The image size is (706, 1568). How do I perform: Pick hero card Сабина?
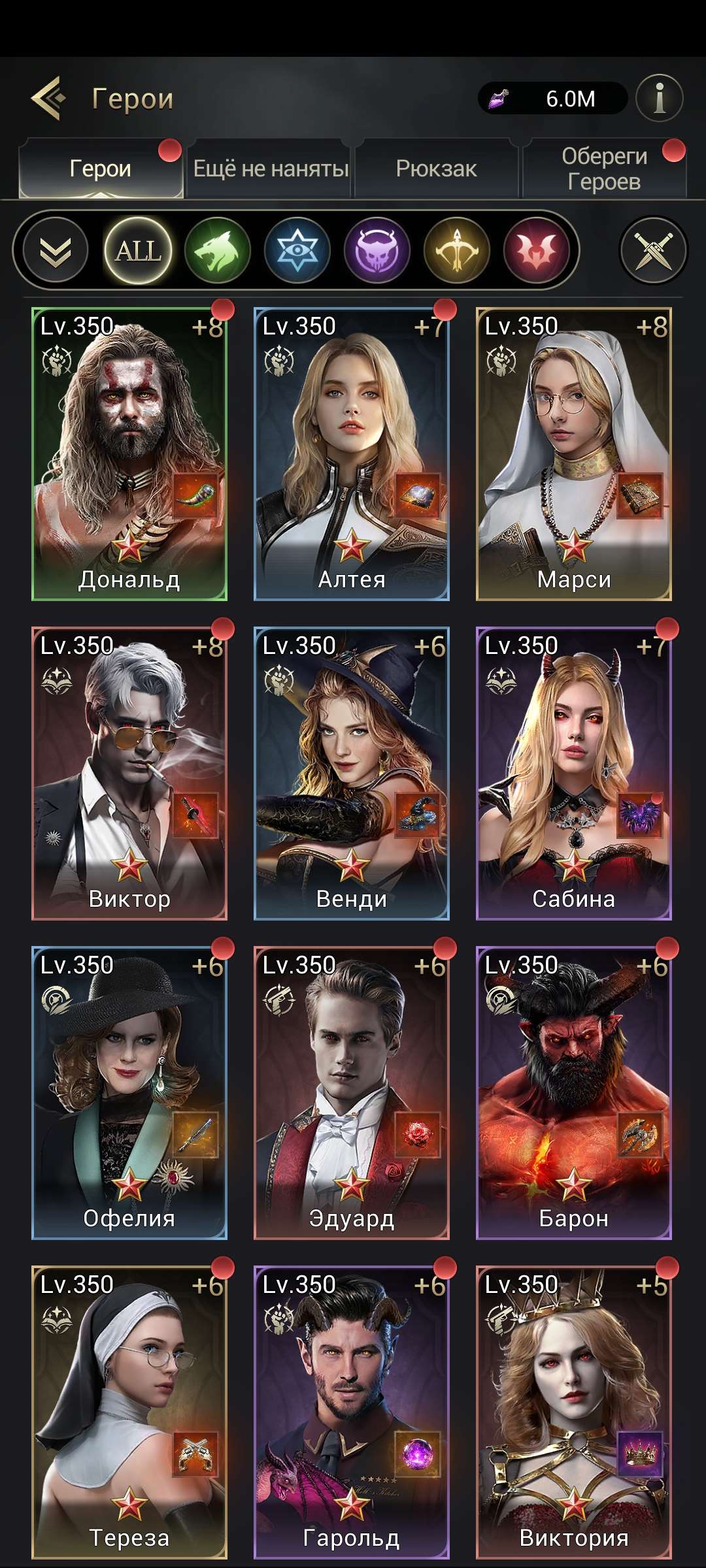[x=574, y=774]
